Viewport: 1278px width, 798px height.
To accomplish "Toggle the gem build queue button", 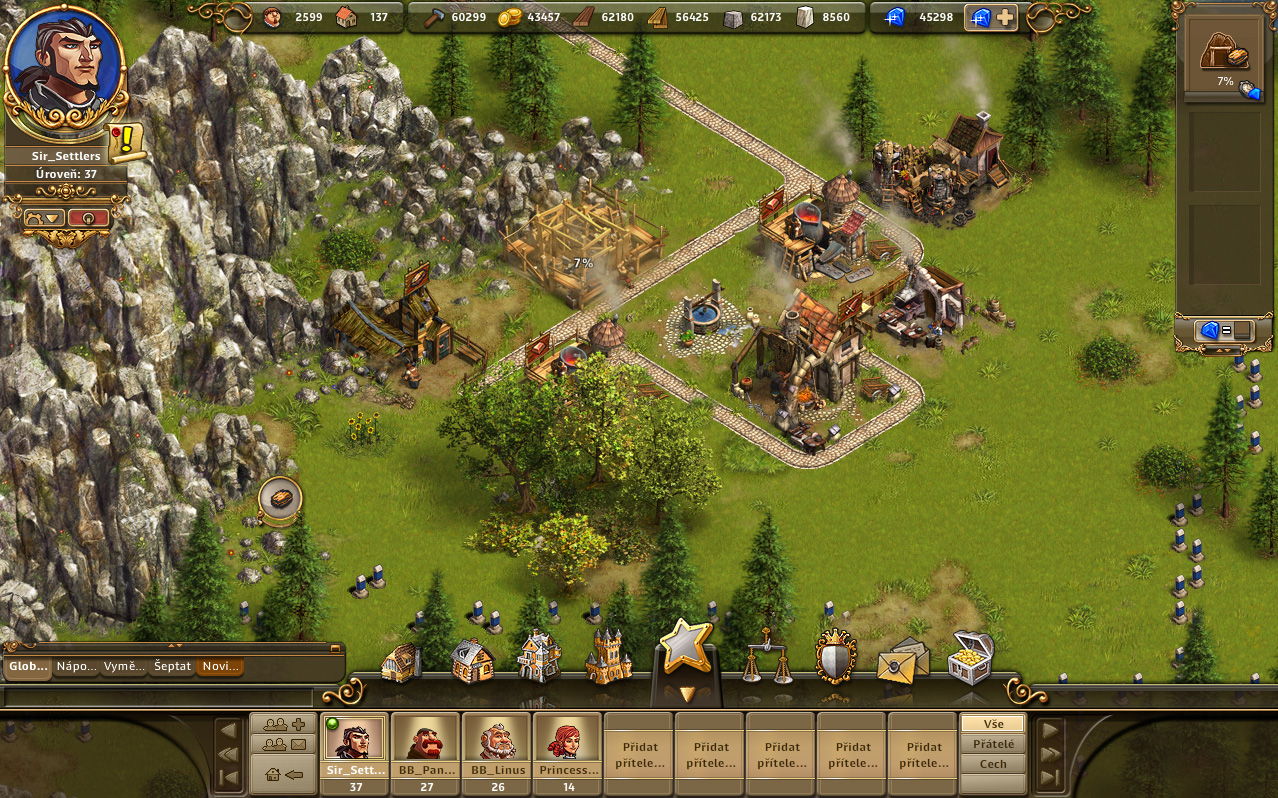I will pyautogui.click(x=1224, y=330).
